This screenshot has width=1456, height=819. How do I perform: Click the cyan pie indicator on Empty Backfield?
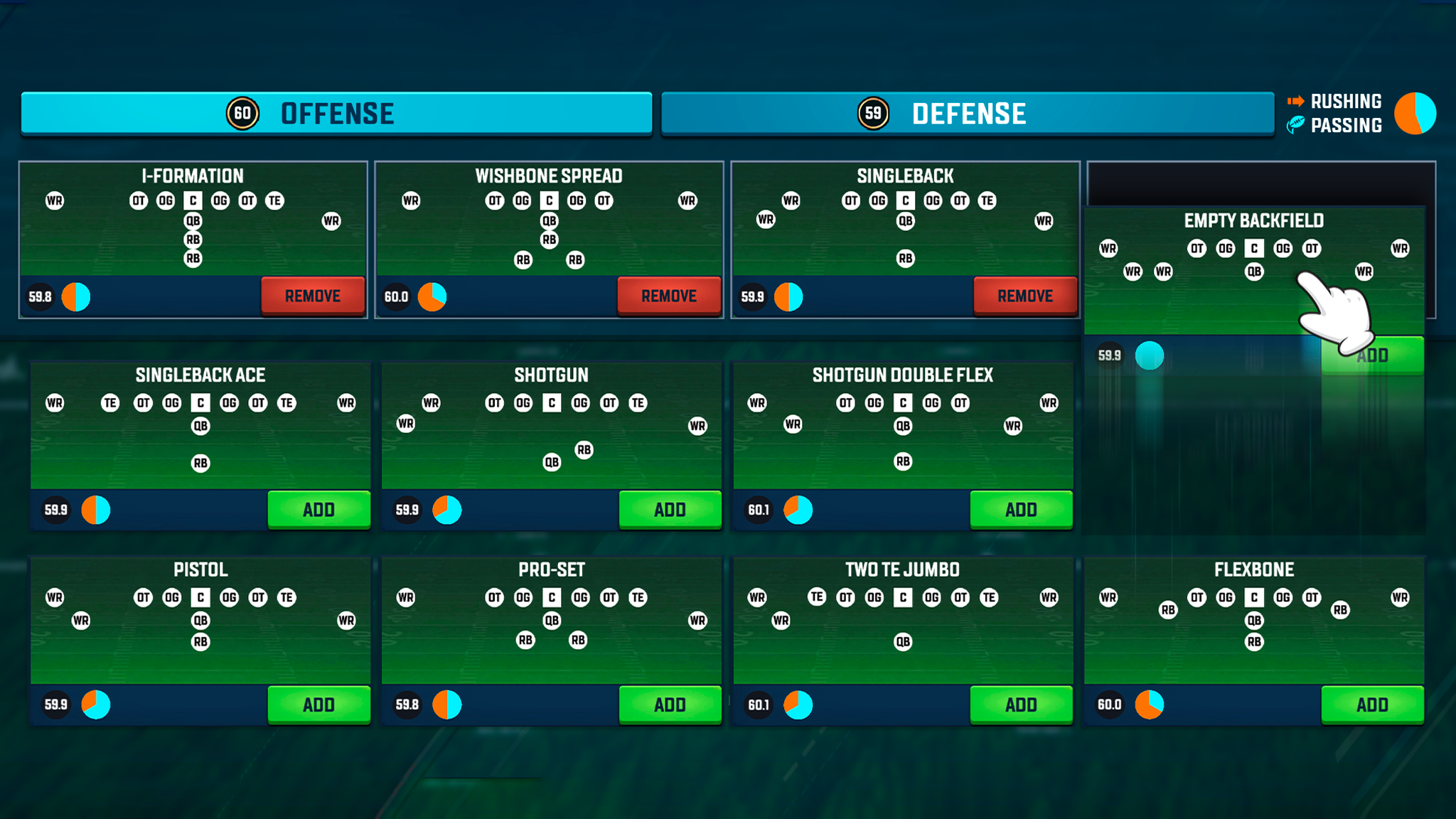1150,355
